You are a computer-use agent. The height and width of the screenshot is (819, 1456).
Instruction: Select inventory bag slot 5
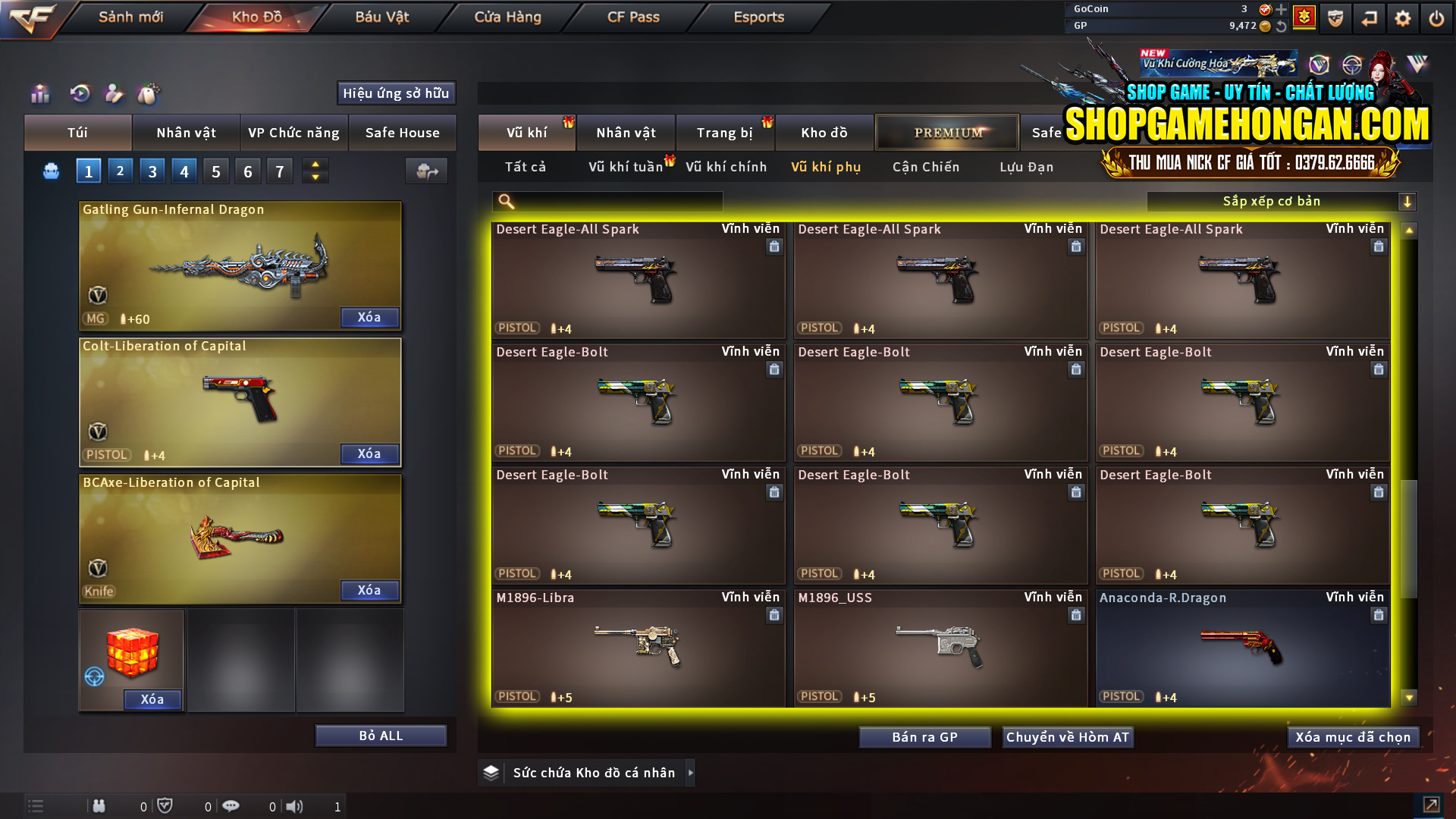[215, 170]
